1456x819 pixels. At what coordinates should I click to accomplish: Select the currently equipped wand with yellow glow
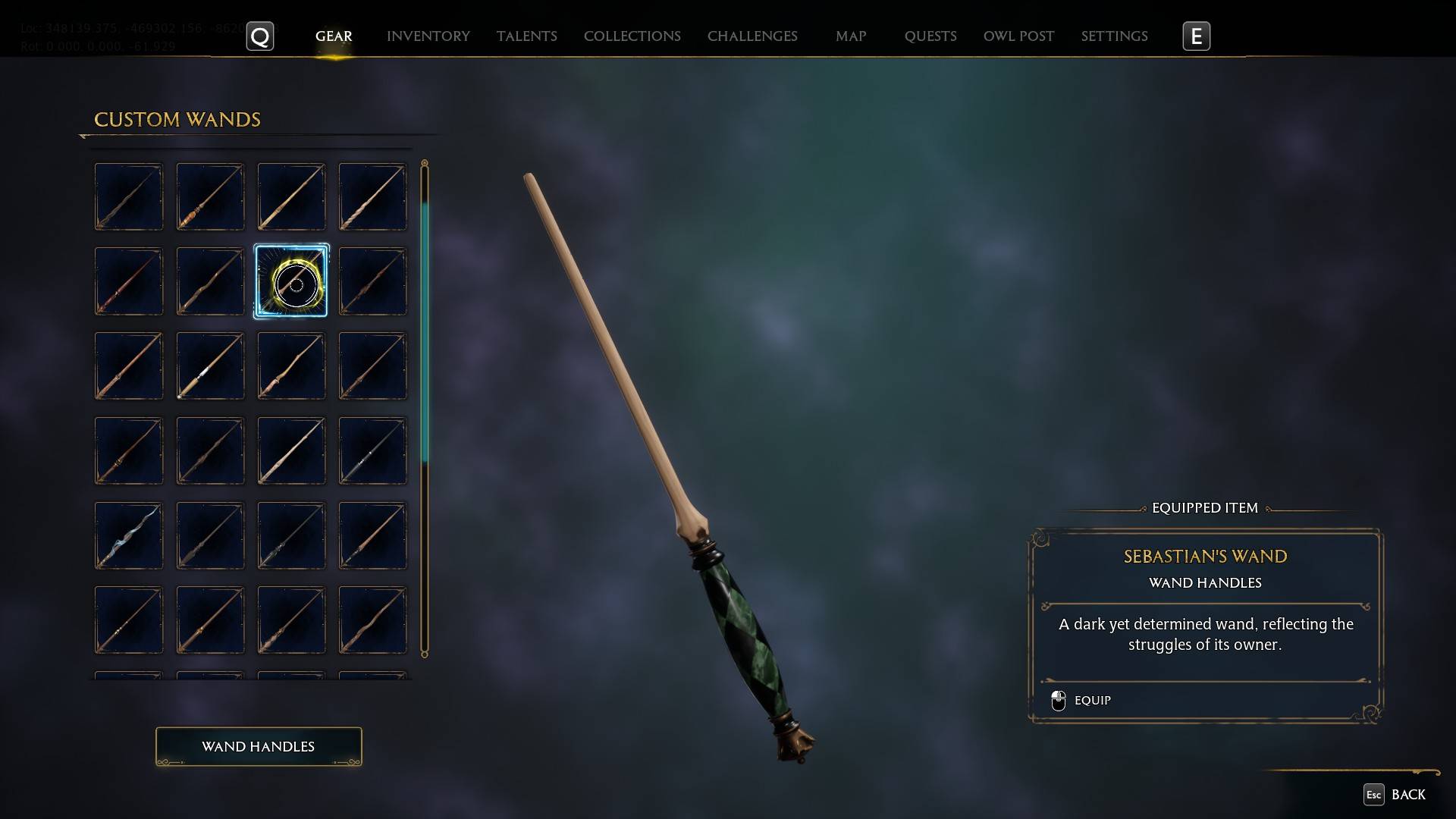pos(291,281)
